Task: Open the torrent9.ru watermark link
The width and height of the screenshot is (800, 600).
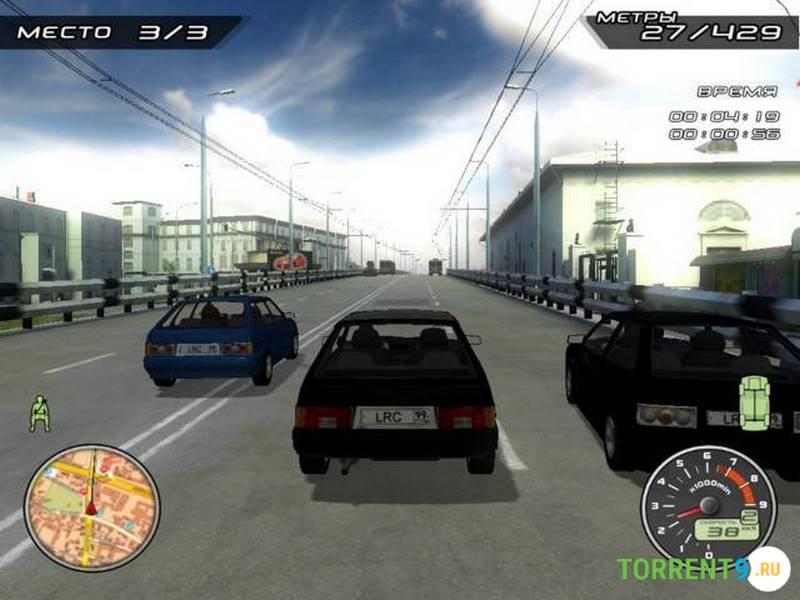Action: pyautogui.click(x=700, y=569)
